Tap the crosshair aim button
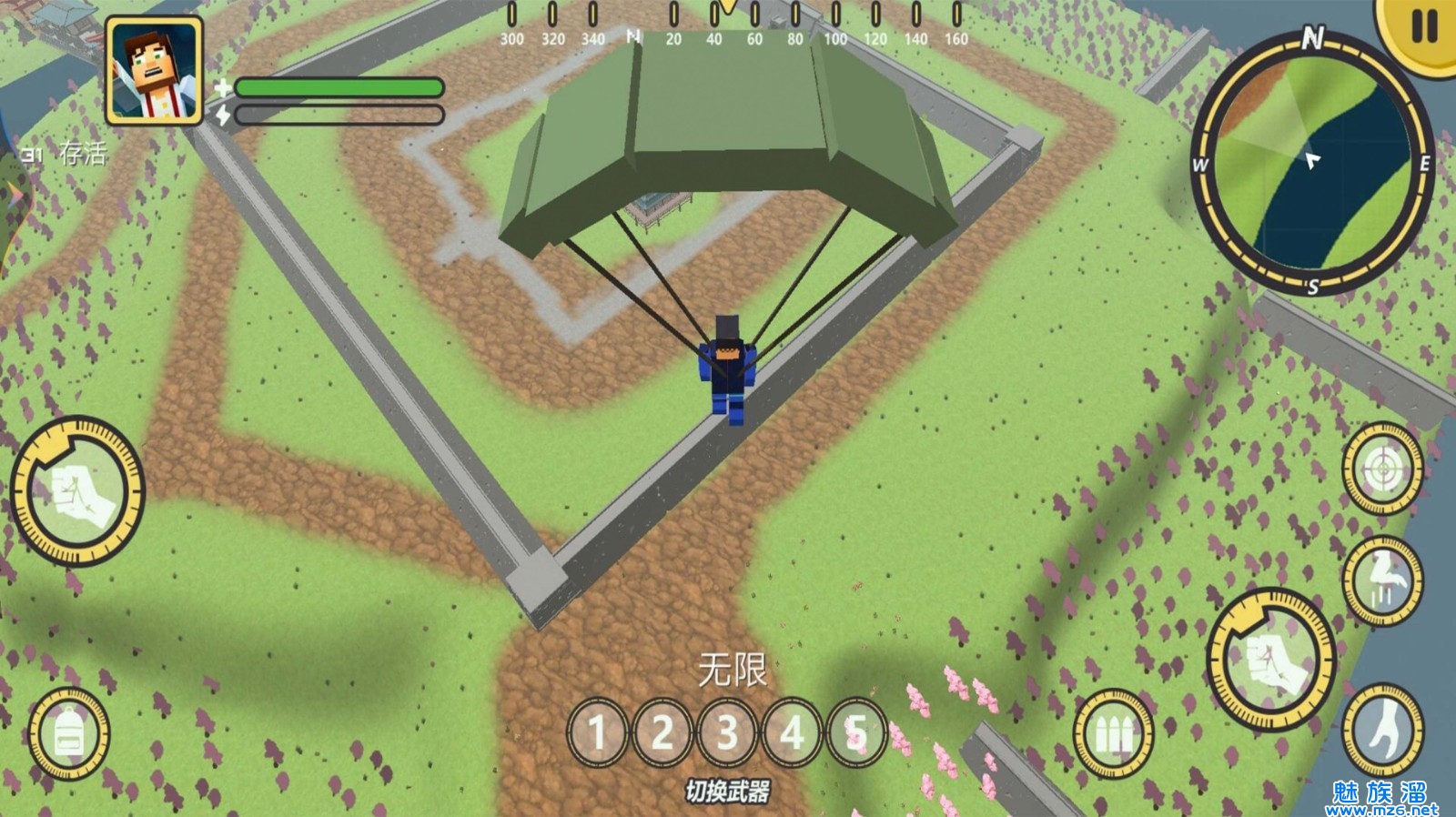Screen dimensions: 1456x817 pyautogui.click(x=1382, y=469)
